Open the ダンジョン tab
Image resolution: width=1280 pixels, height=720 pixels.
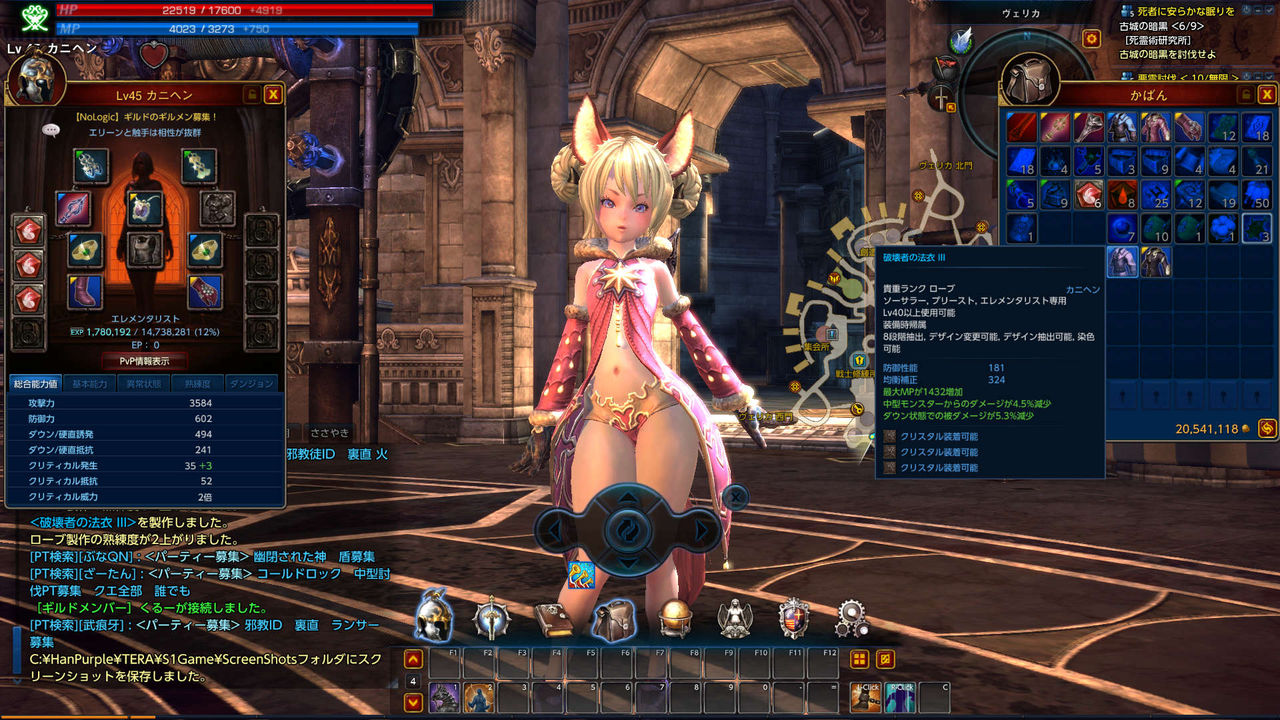pyautogui.click(x=251, y=383)
